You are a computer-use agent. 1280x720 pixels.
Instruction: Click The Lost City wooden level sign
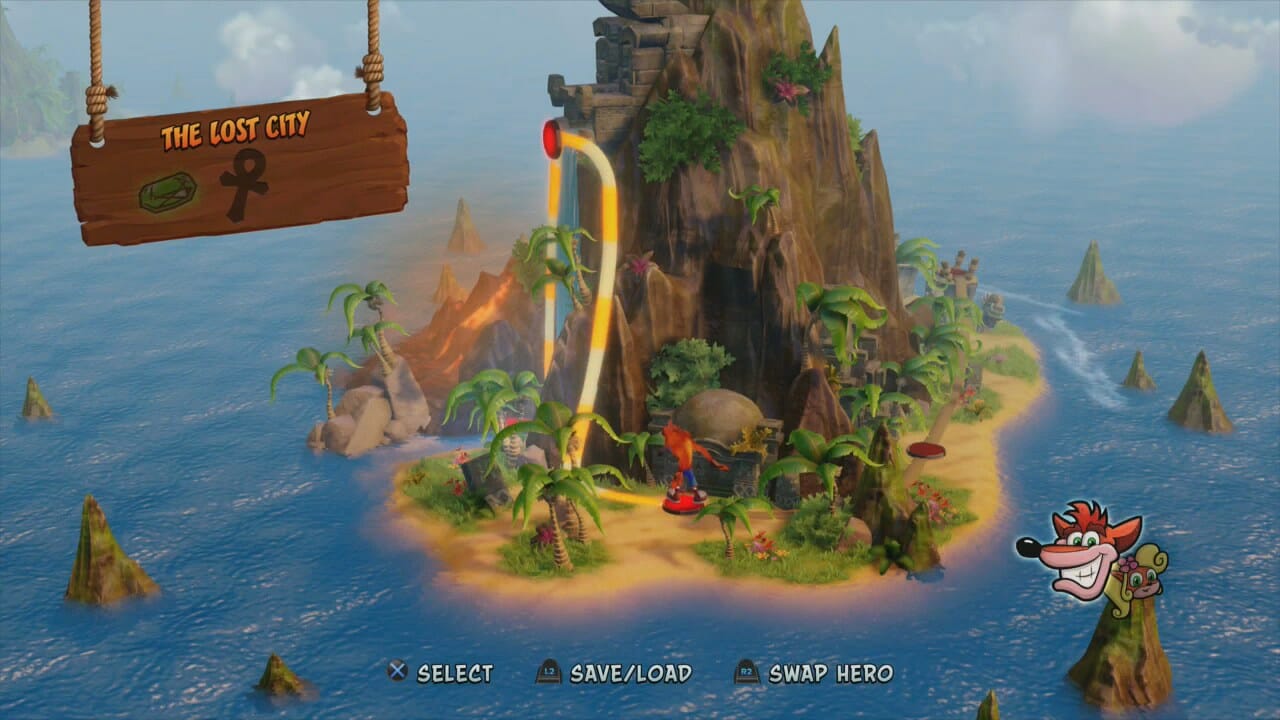[x=240, y=168]
